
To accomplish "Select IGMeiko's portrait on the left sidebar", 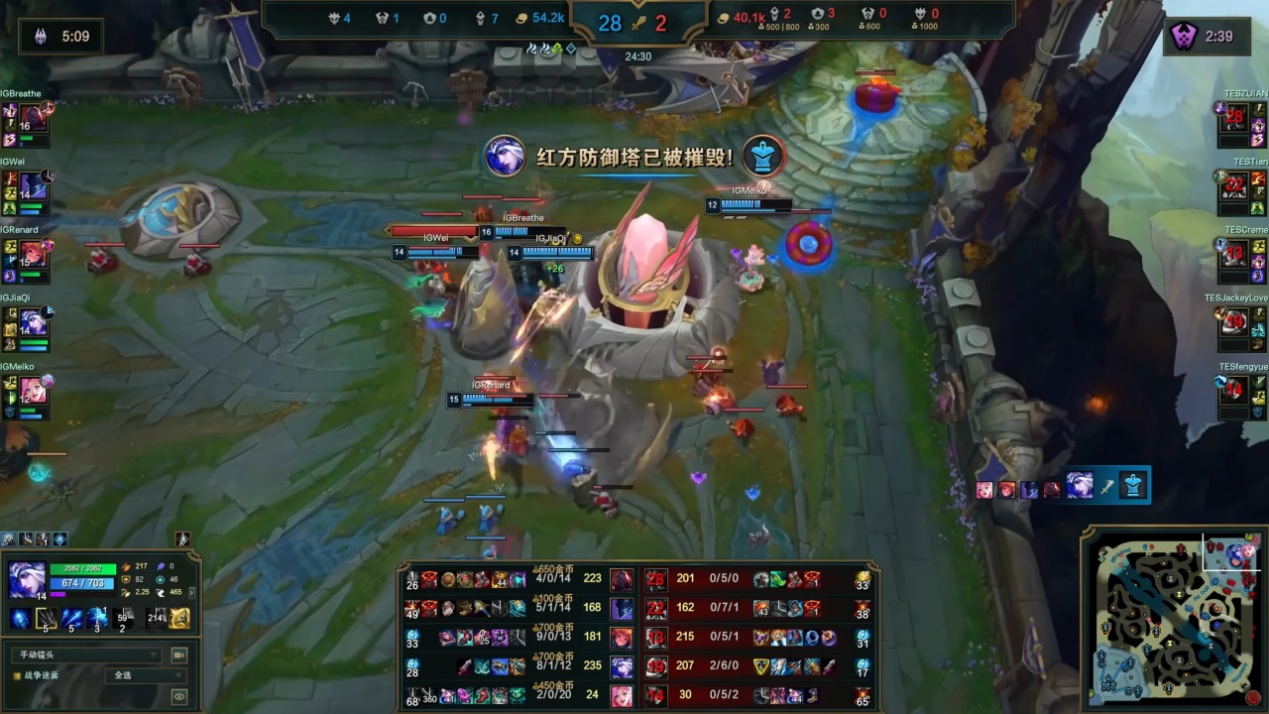I will click(33, 390).
